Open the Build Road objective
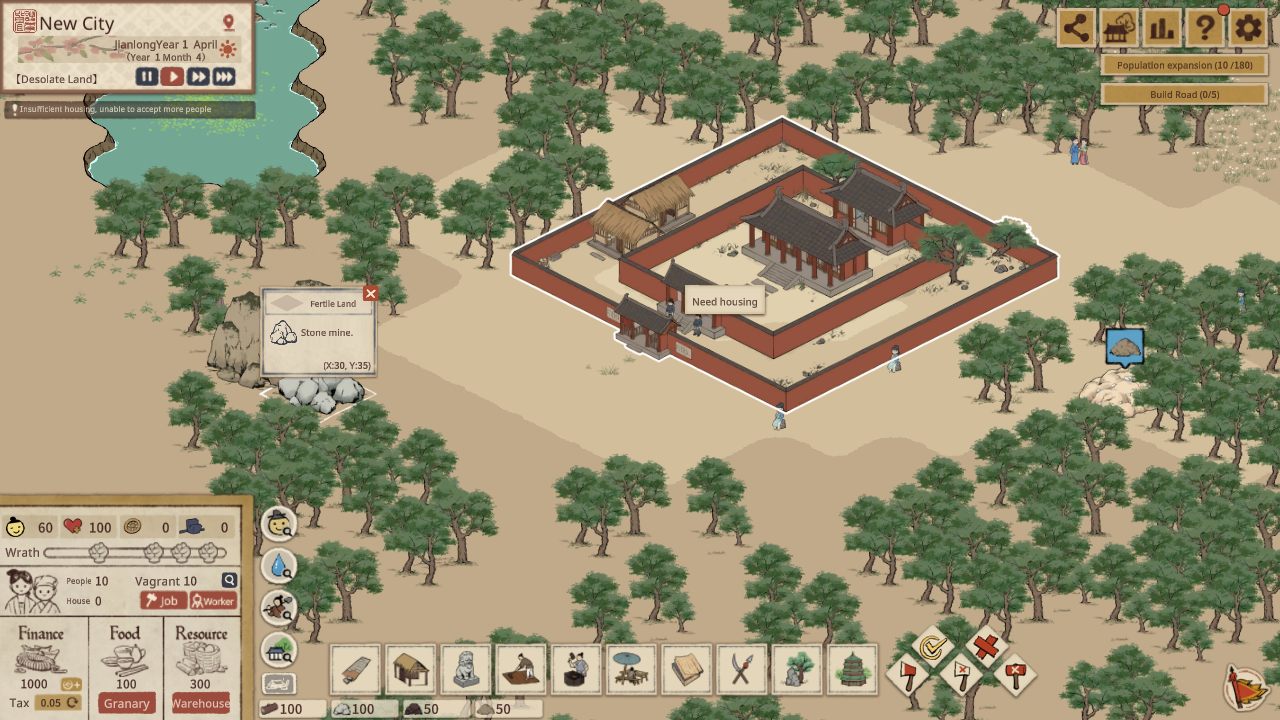 [1184, 94]
